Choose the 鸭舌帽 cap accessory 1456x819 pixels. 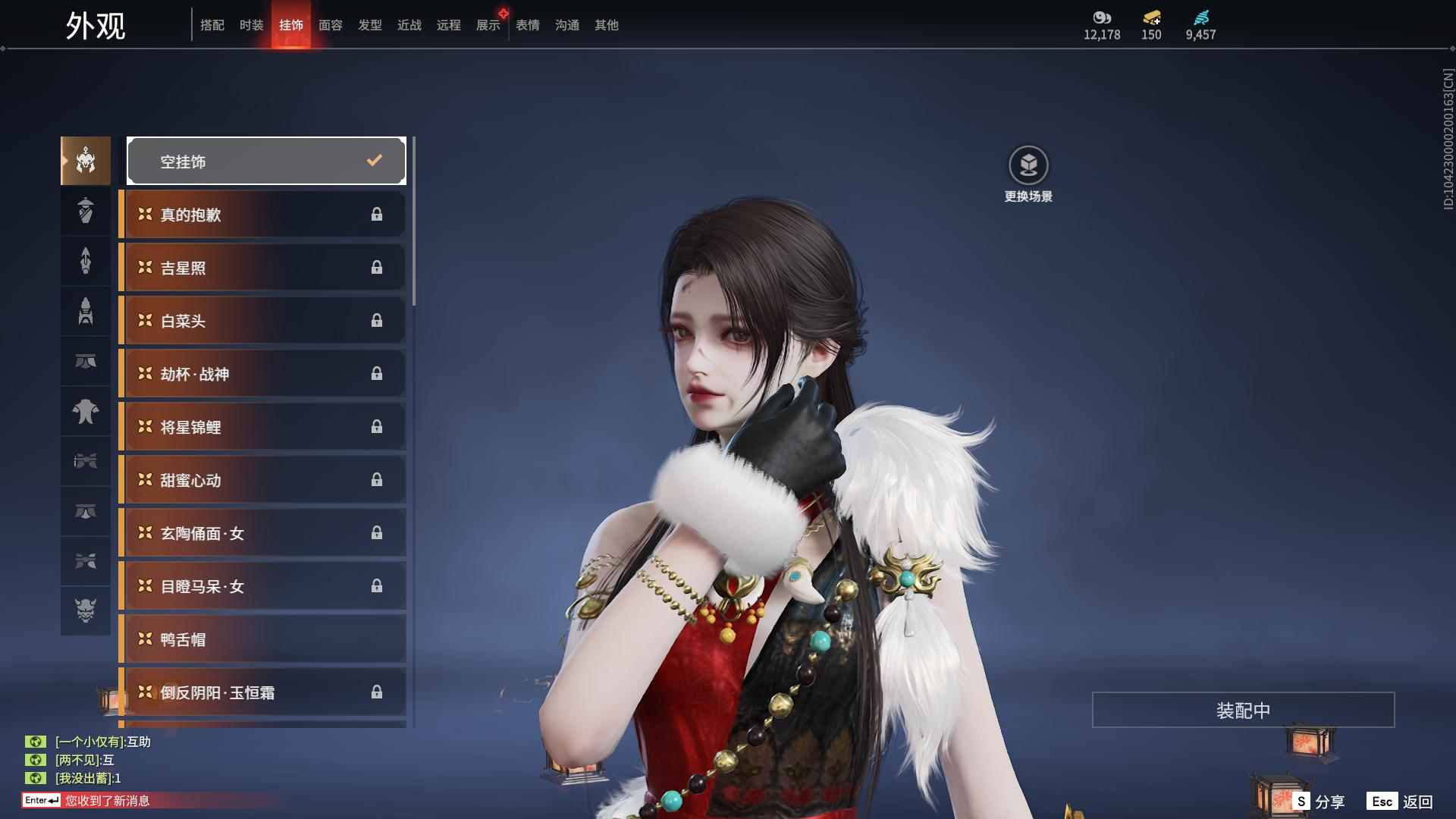click(x=262, y=639)
